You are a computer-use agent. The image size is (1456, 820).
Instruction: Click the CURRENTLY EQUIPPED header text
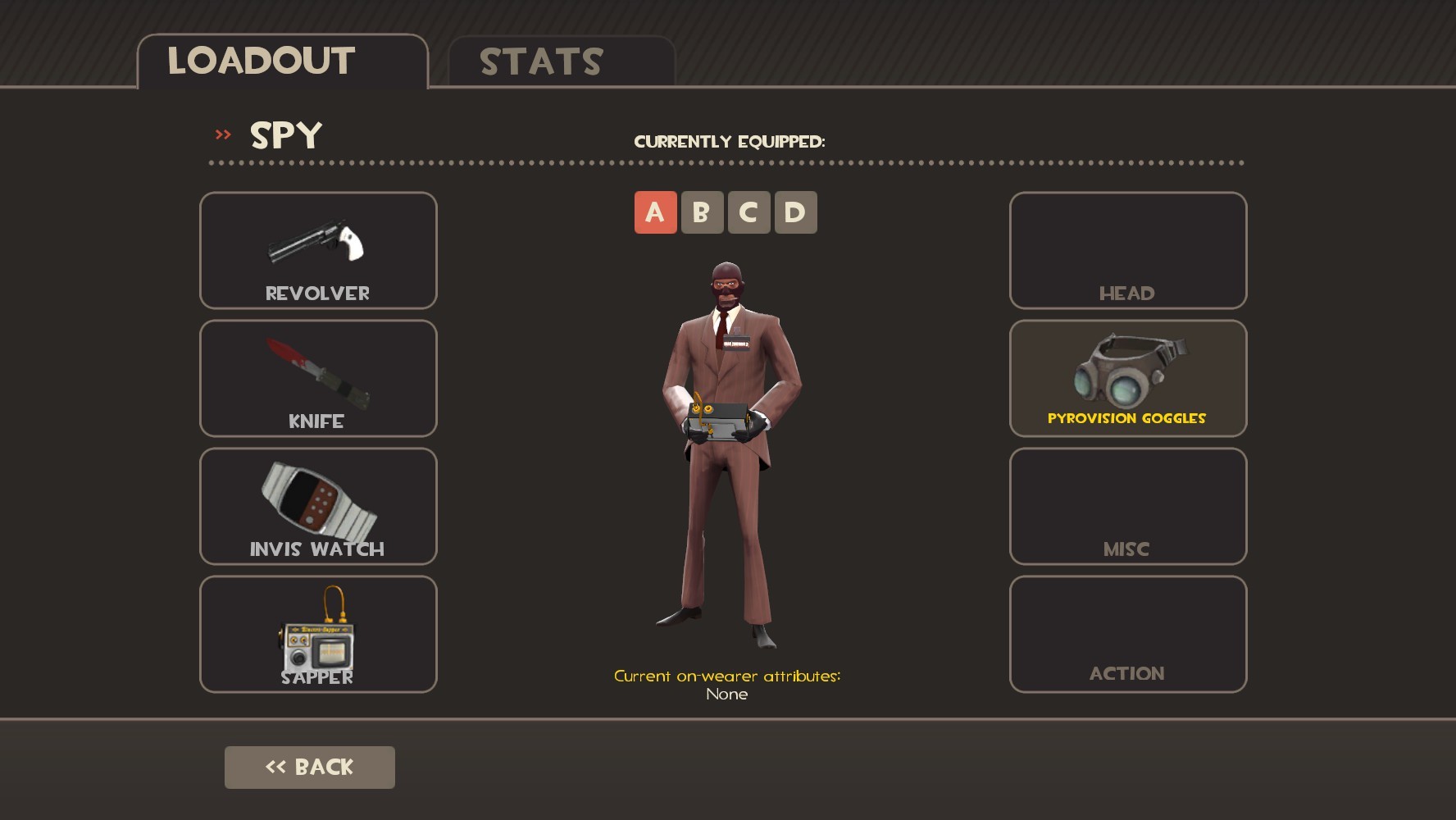(730, 140)
